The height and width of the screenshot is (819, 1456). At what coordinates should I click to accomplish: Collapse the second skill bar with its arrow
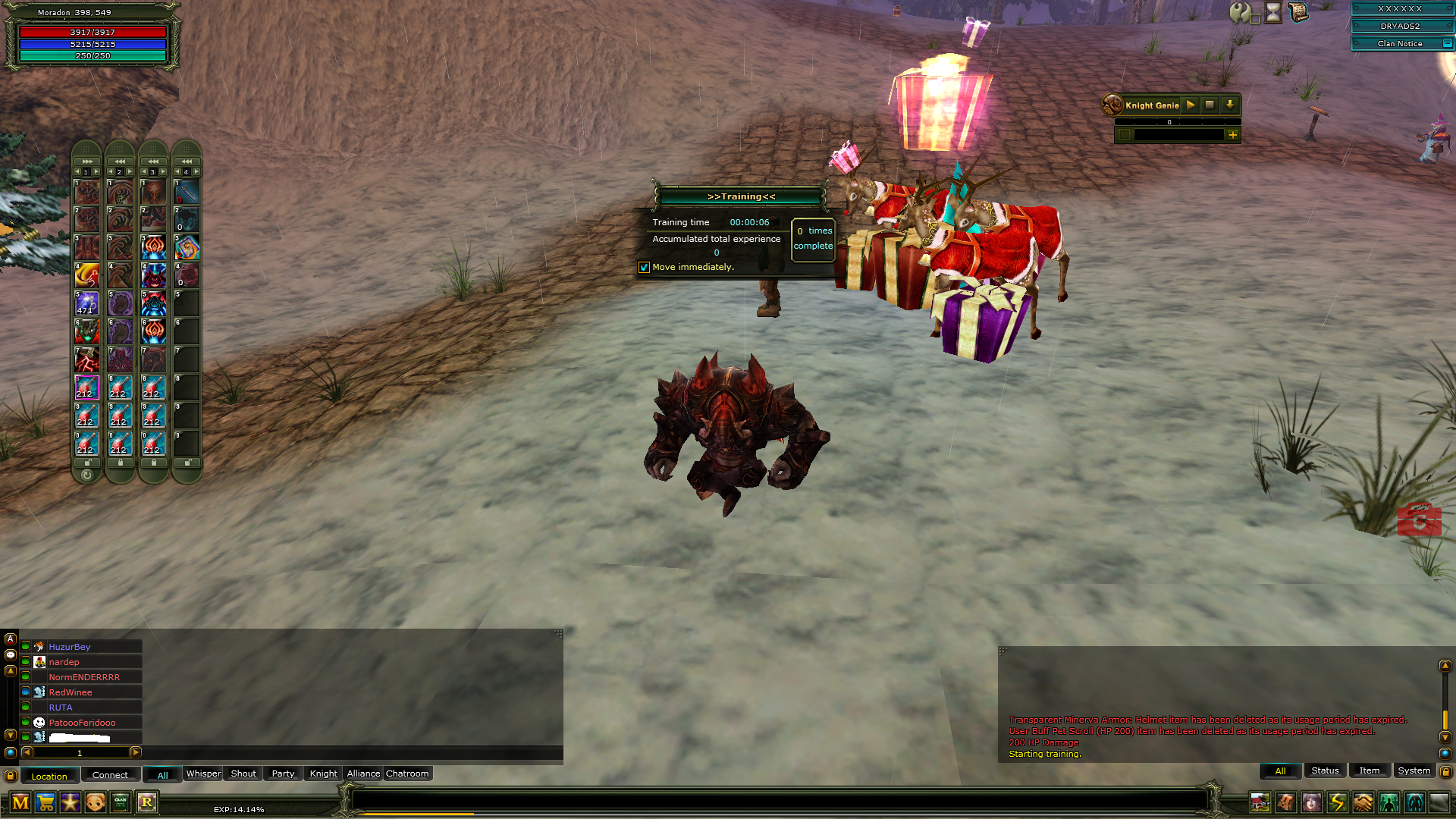pyautogui.click(x=120, y=161)
